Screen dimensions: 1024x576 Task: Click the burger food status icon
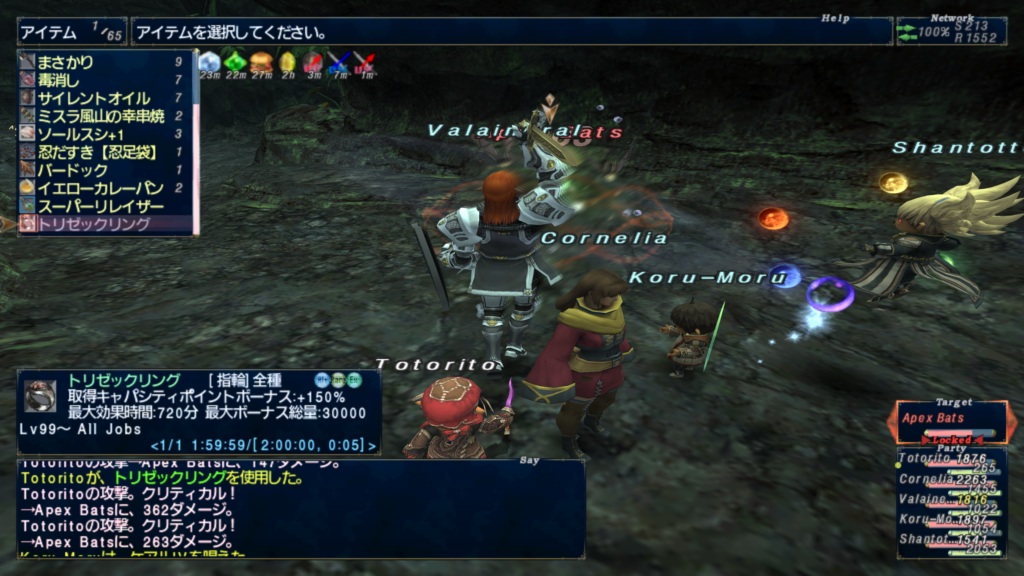pyautogui.click(x=261, y=64)
